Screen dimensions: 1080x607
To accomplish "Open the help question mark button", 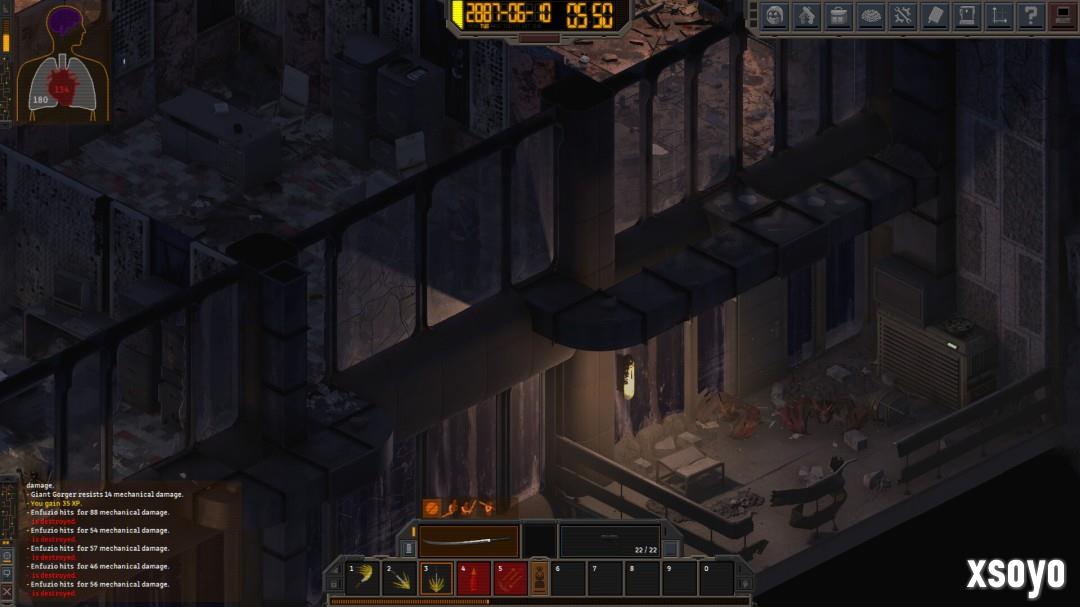I will click(1031, 16).
